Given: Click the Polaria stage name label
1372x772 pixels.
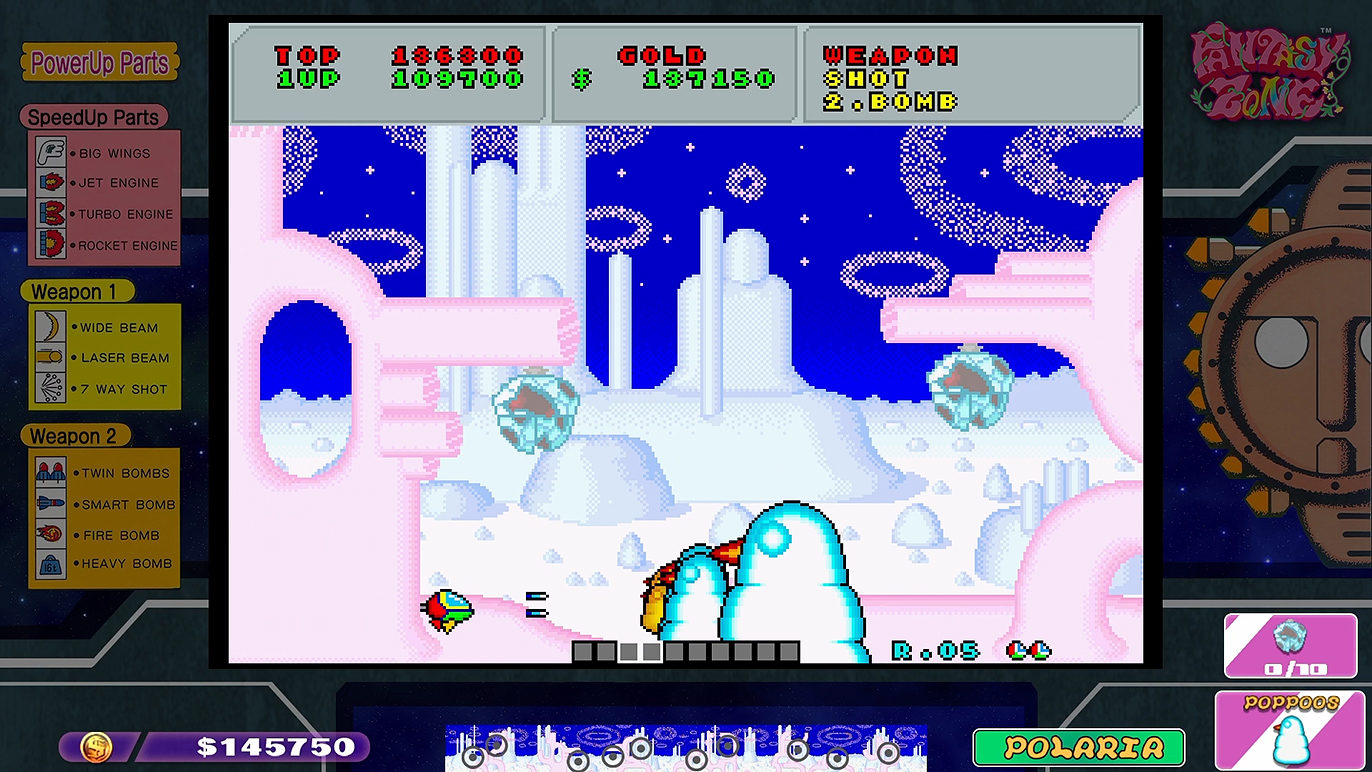Looking at the screenshot, I should (x=1078, y=747).
